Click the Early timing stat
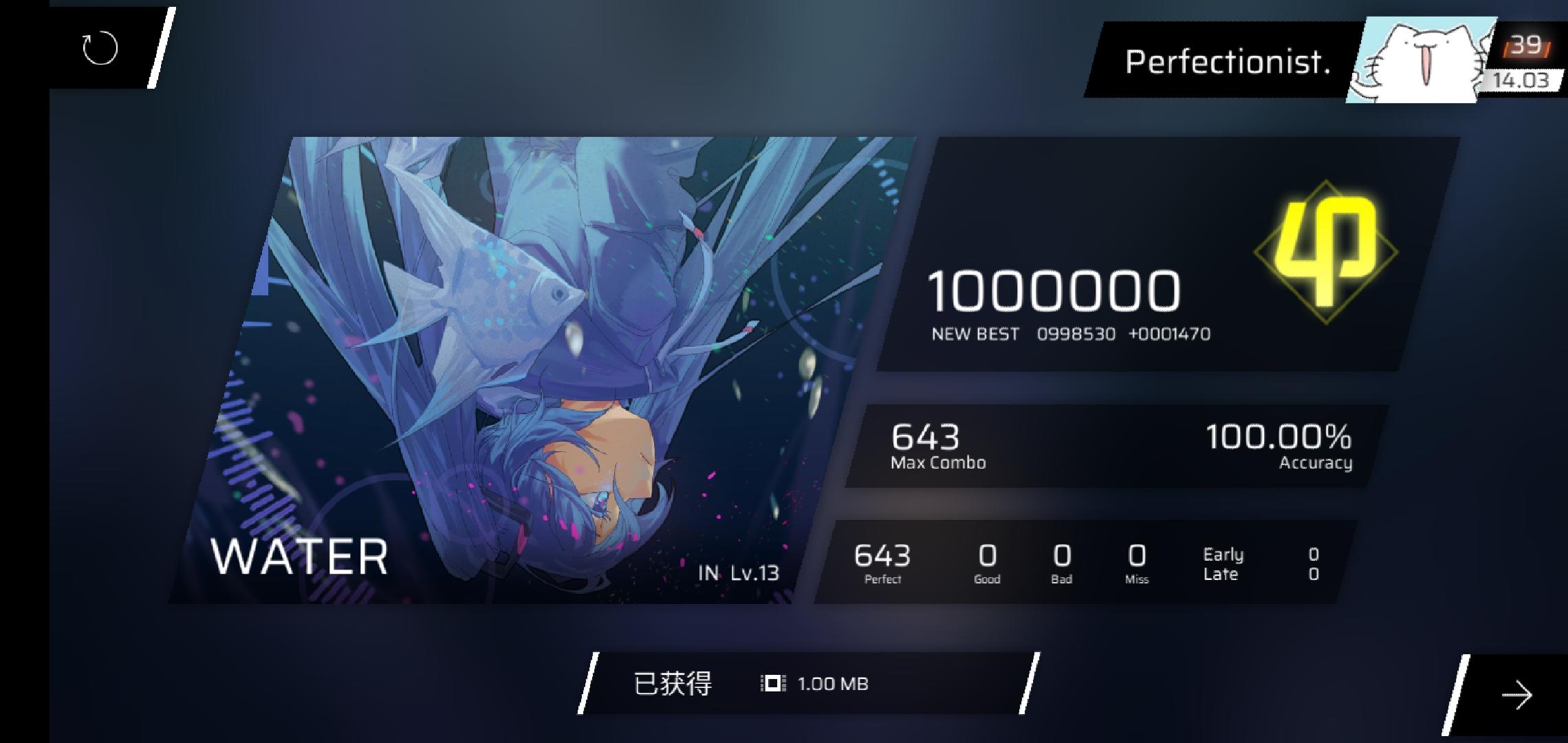1568x743 pixels. click(x=1224, y=554)
